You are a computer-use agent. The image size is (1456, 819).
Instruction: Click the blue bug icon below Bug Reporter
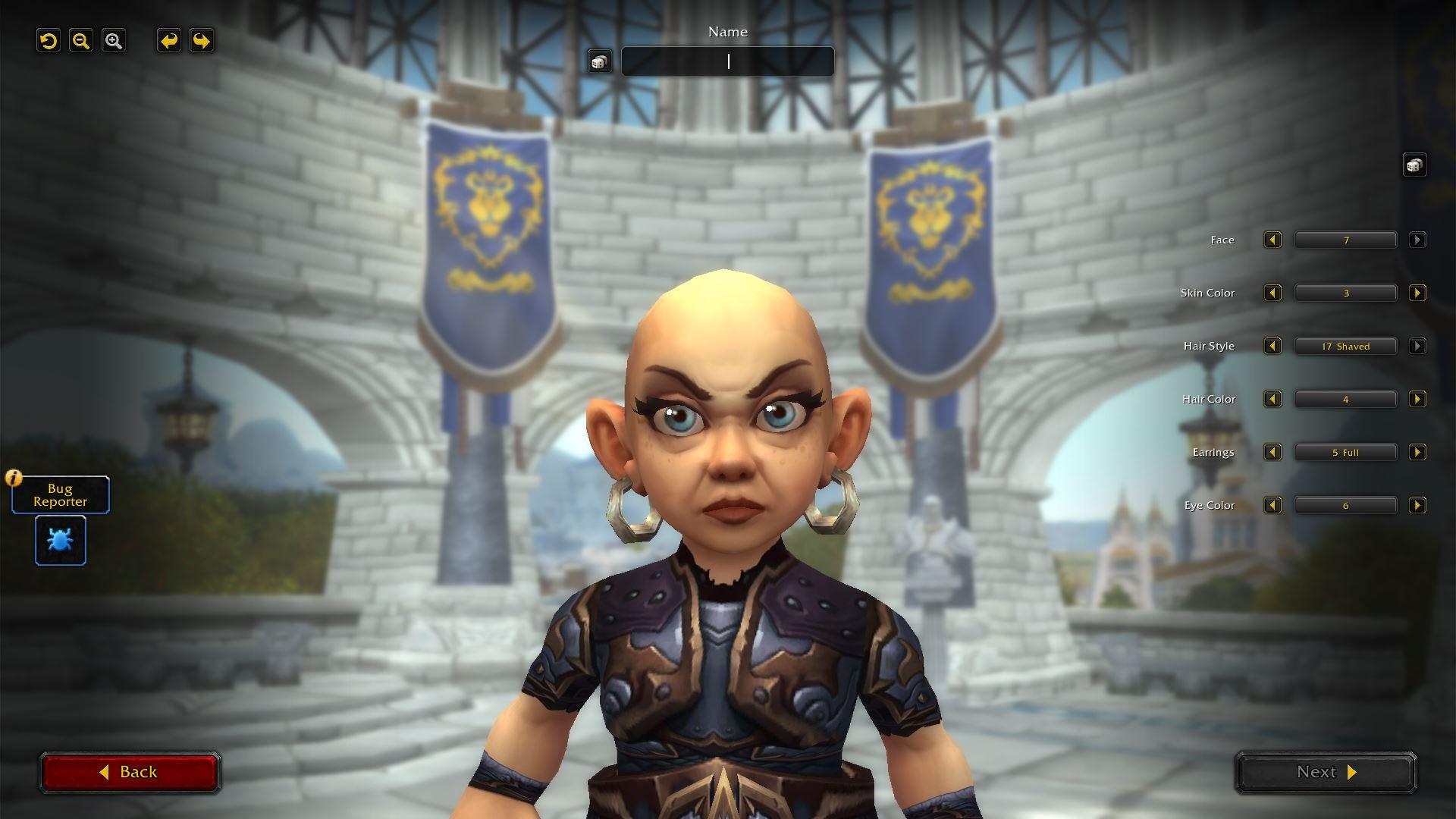[x=60, y=540]
